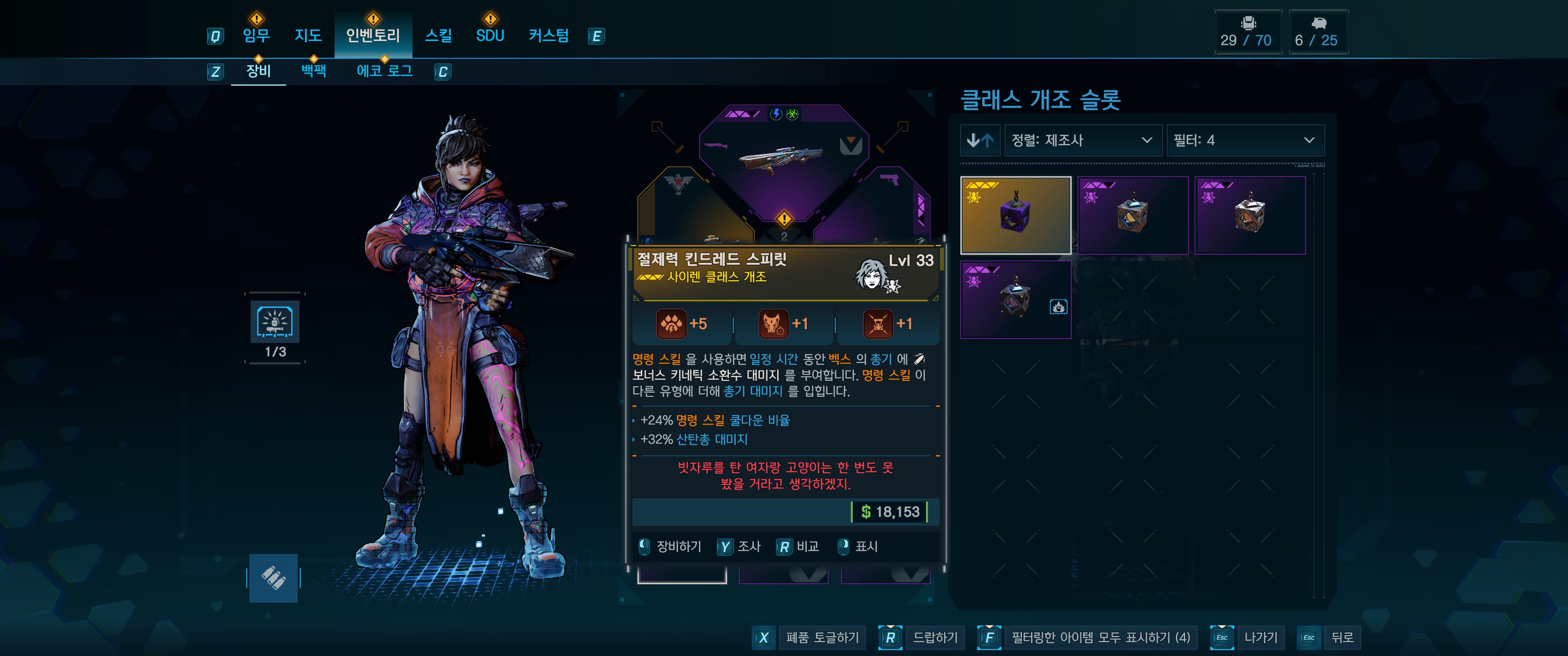The image size is (1568, 656).
Task: Open the 정렬: 제조사 sort dropdown
Action: coord(1082,141)
